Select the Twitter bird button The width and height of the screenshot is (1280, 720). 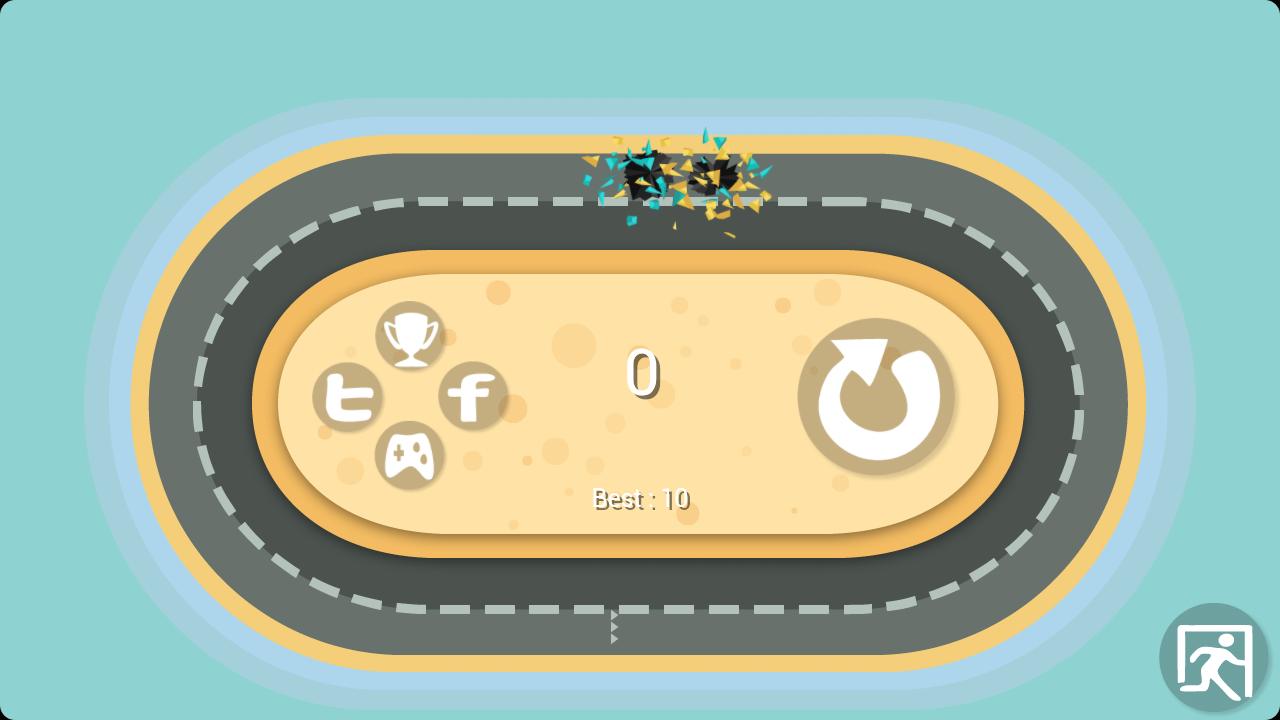[x=349, y=398]
